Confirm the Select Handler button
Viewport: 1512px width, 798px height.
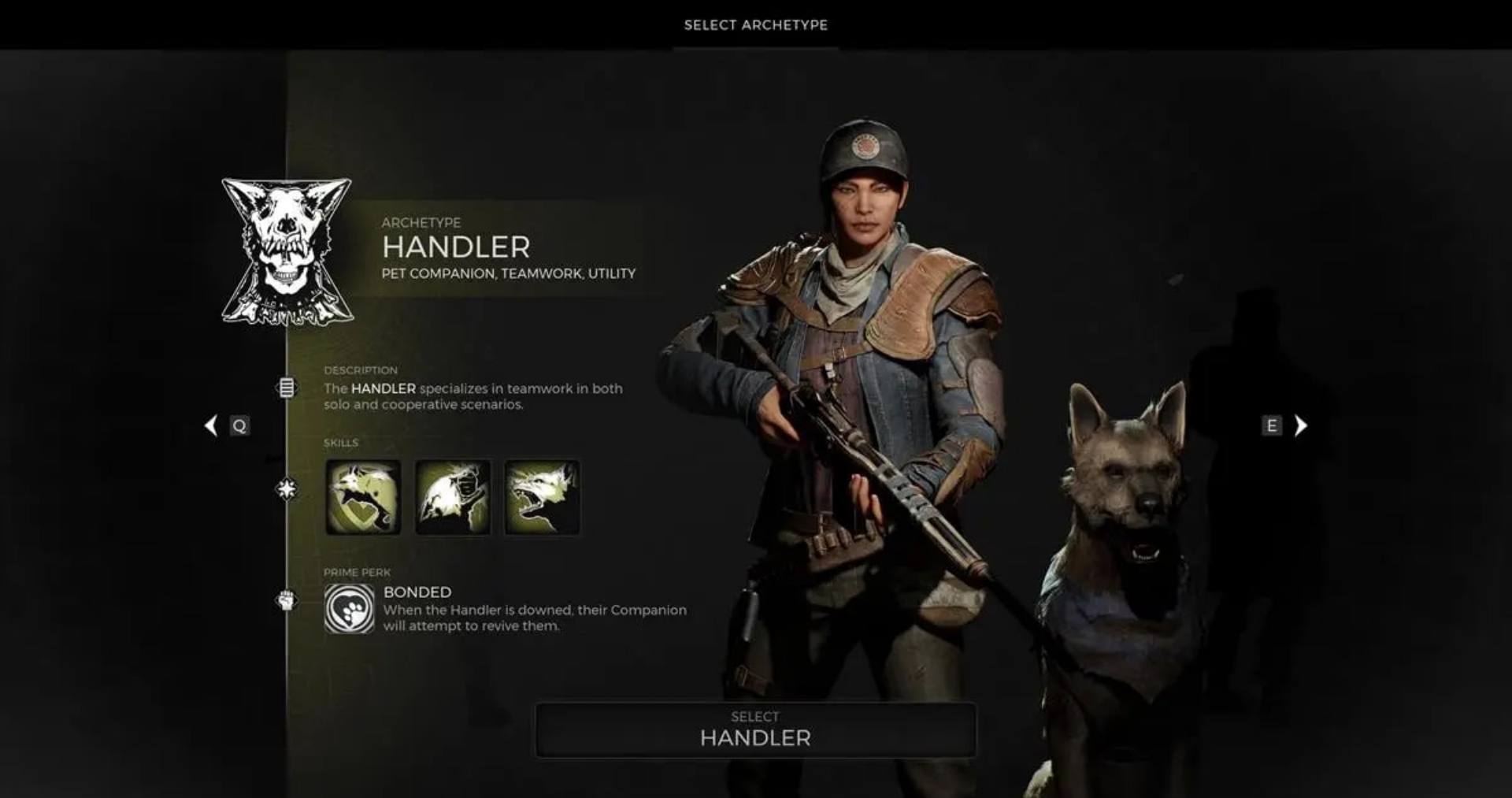tap(755, 730)
